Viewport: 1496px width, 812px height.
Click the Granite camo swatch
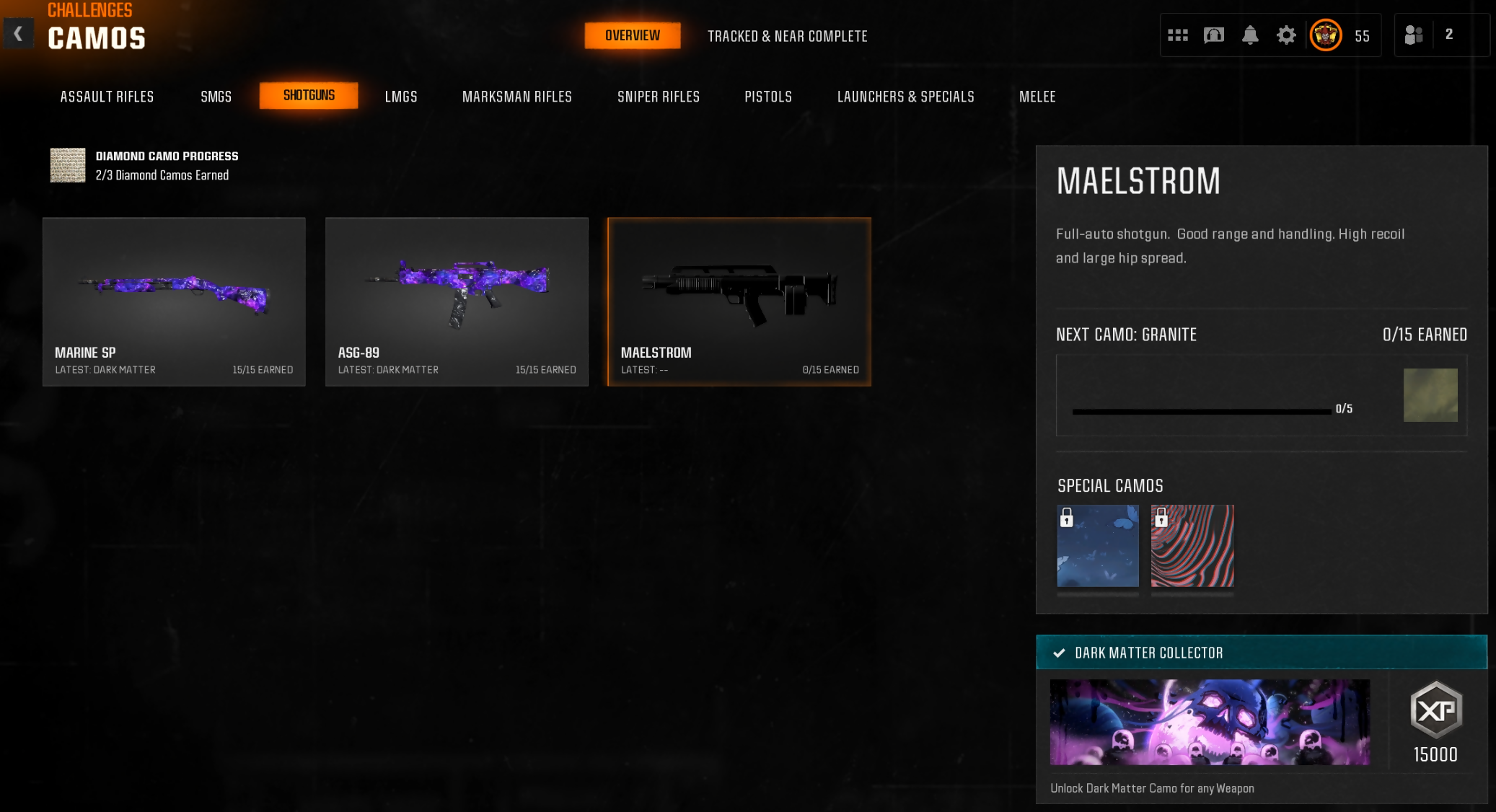(1430, 394)
